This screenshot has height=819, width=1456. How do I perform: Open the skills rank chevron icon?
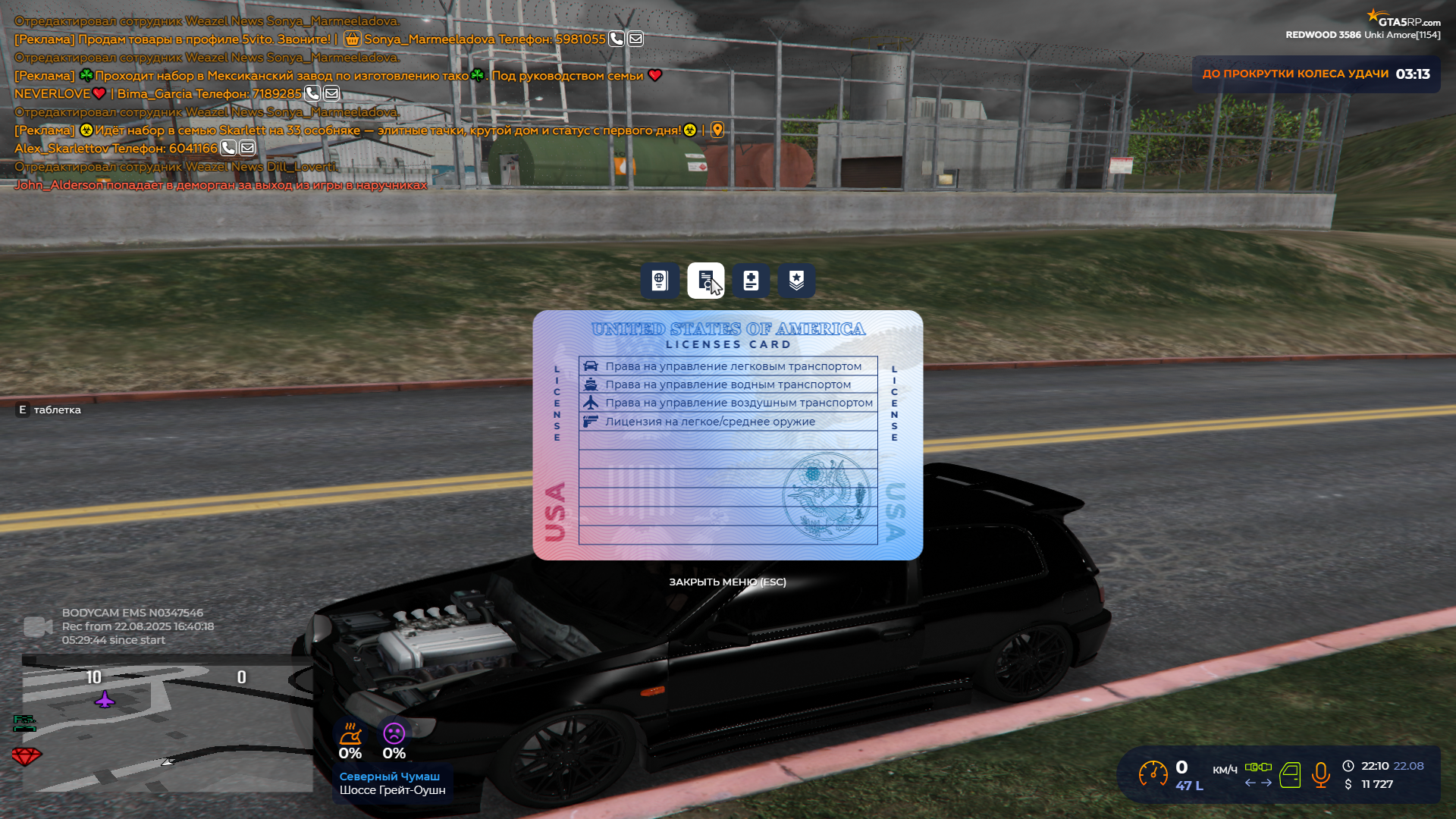(795, 281)
